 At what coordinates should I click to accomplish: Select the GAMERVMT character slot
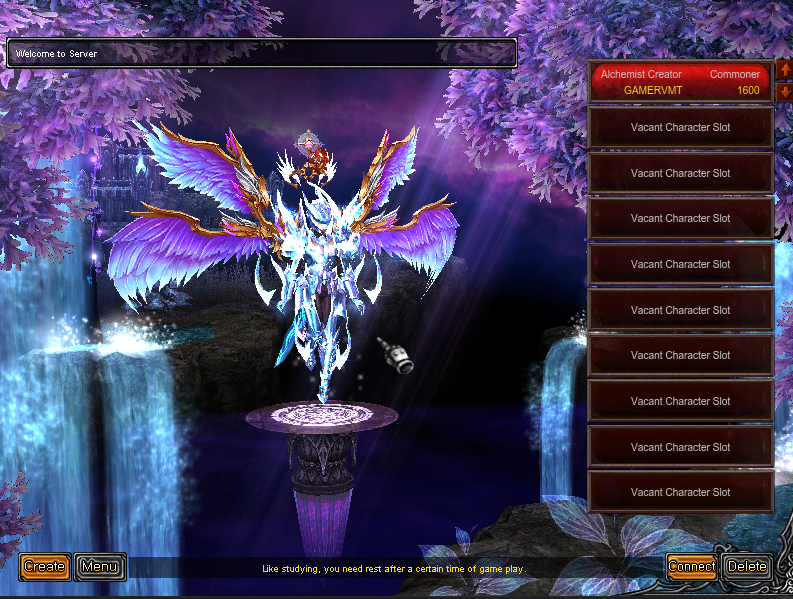point(680,82)
